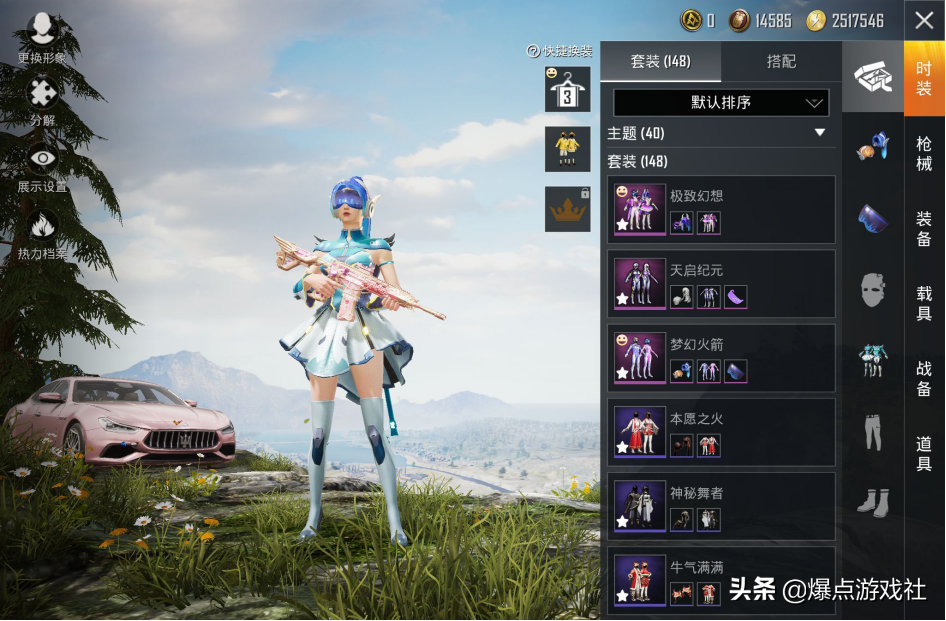This screenshot has height=621, width=946.
Task: Open the 热力档案 profile
Action: tap(42, 235)
